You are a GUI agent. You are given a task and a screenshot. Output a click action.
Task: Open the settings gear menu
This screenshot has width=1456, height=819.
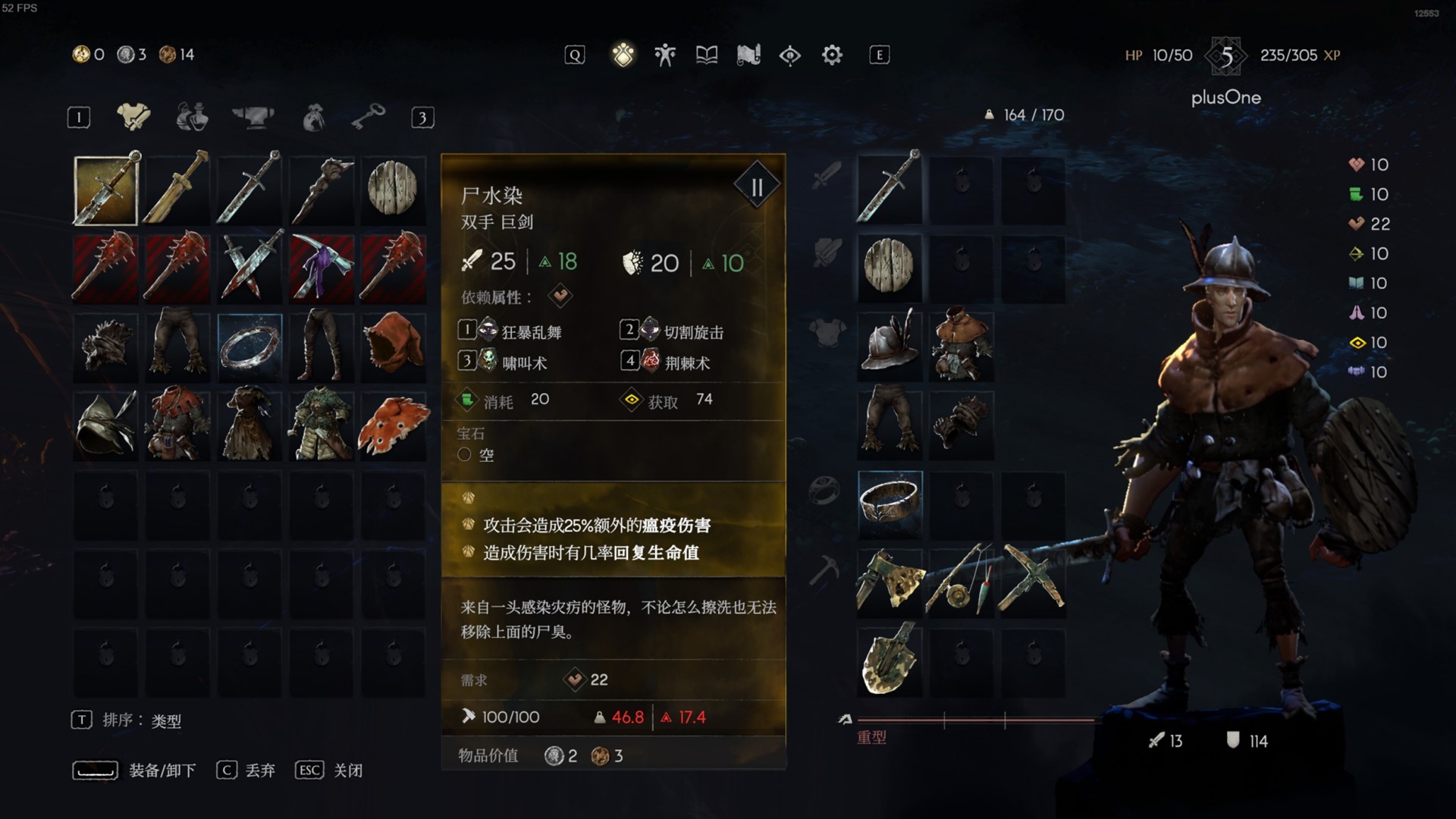832,55
